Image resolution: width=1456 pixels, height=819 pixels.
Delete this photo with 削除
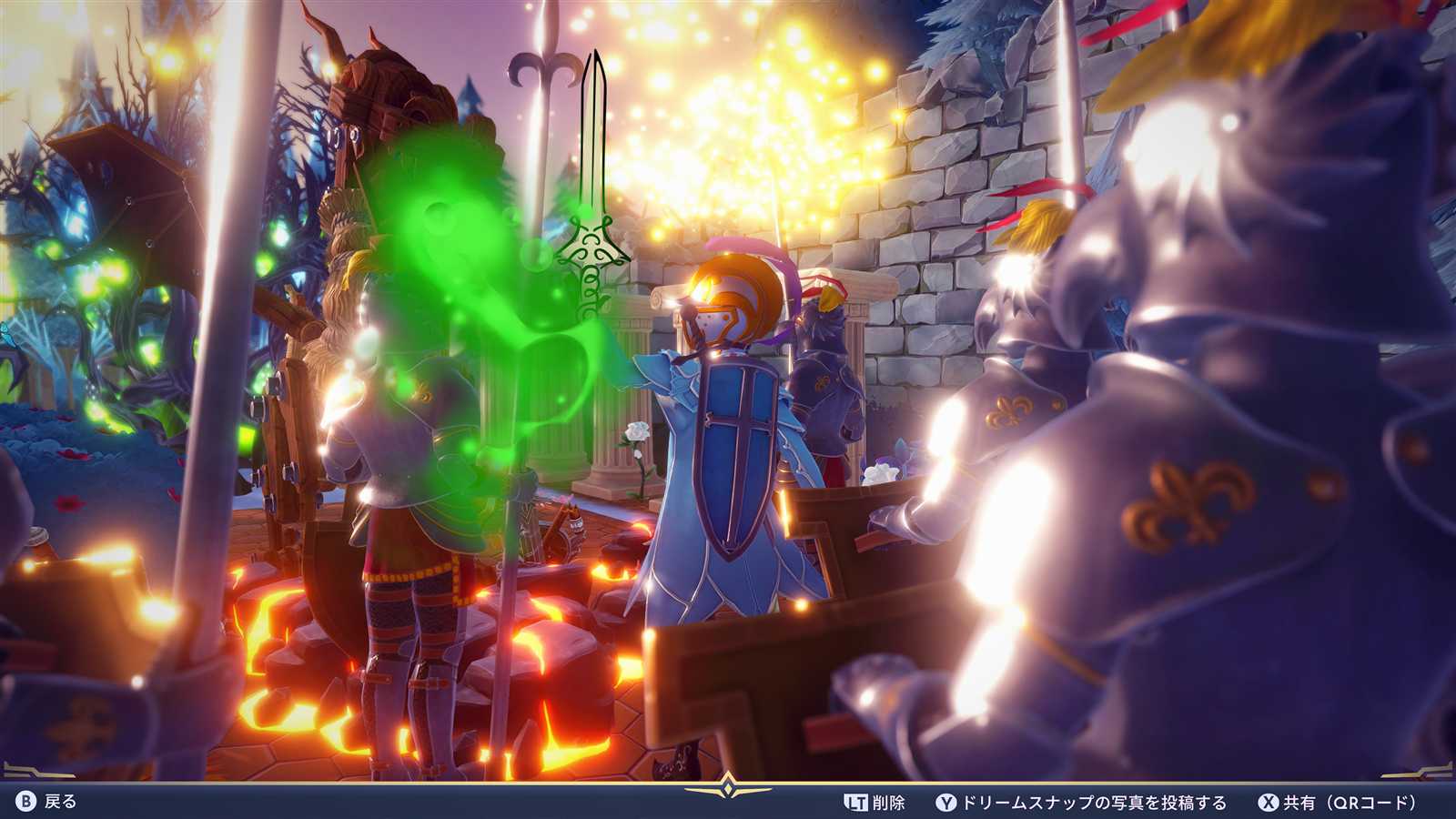[x=875, y=803]
